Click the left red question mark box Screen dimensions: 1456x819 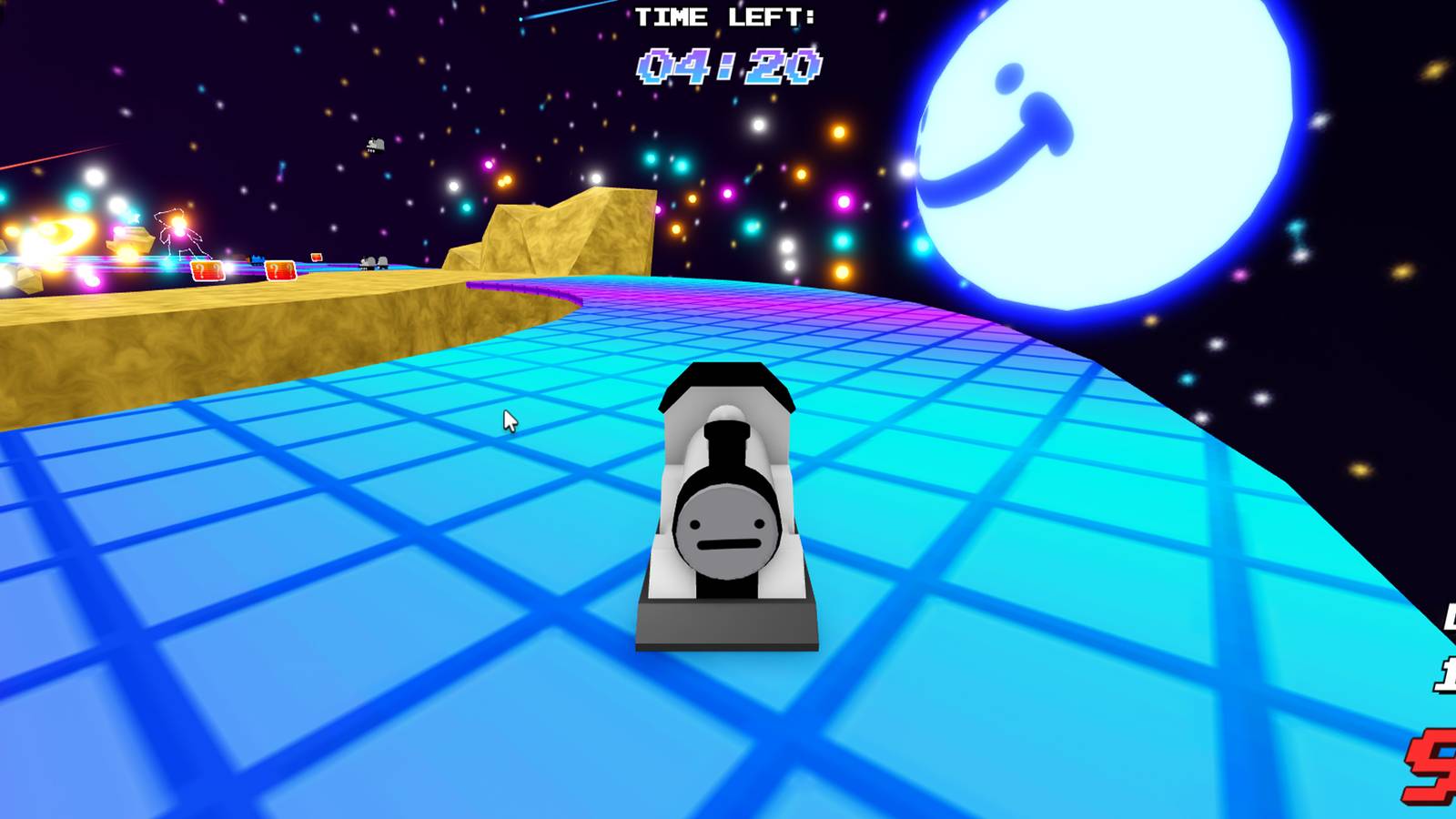click(207, 270)
